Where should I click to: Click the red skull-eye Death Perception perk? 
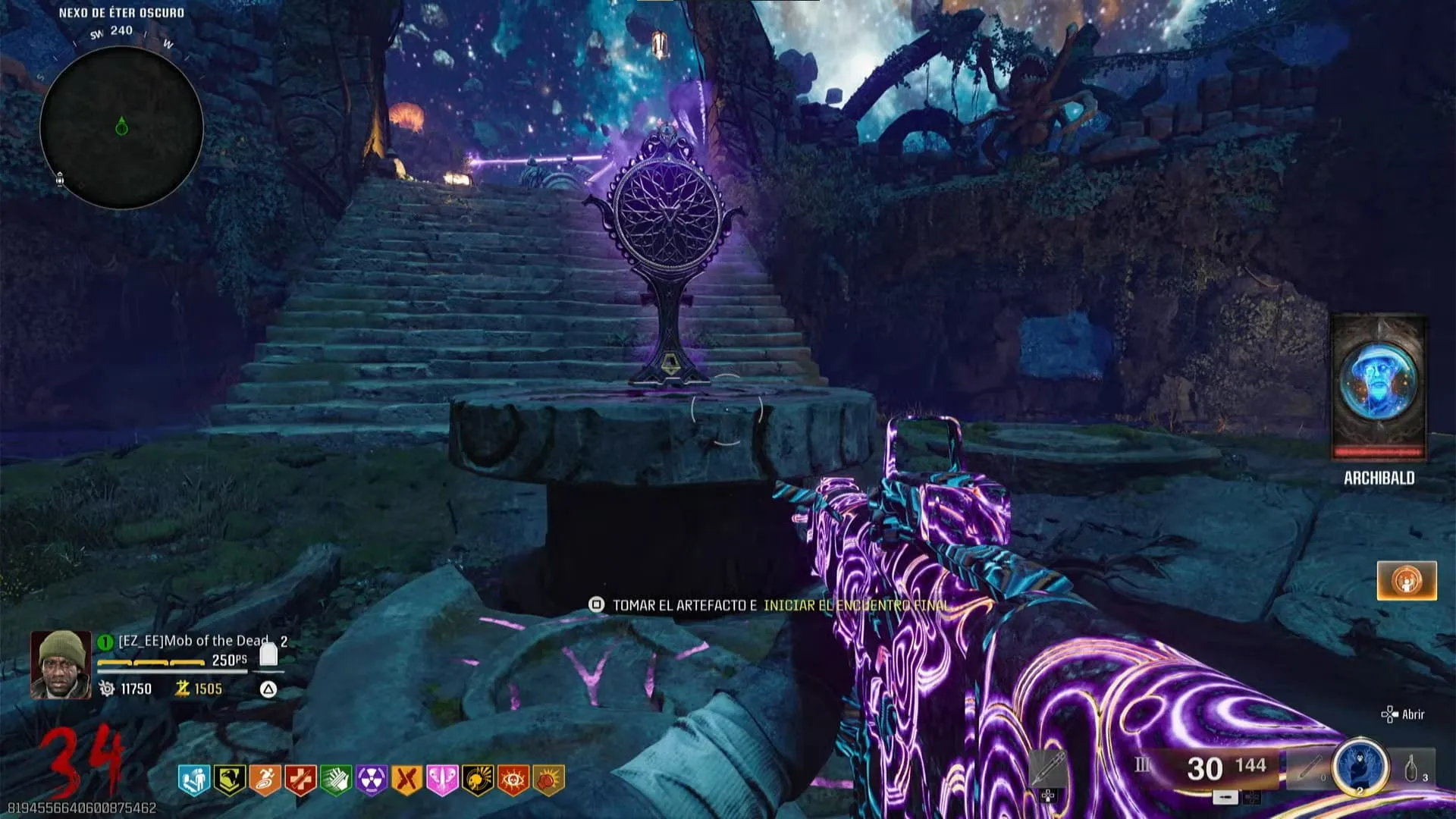coord(513,779)
